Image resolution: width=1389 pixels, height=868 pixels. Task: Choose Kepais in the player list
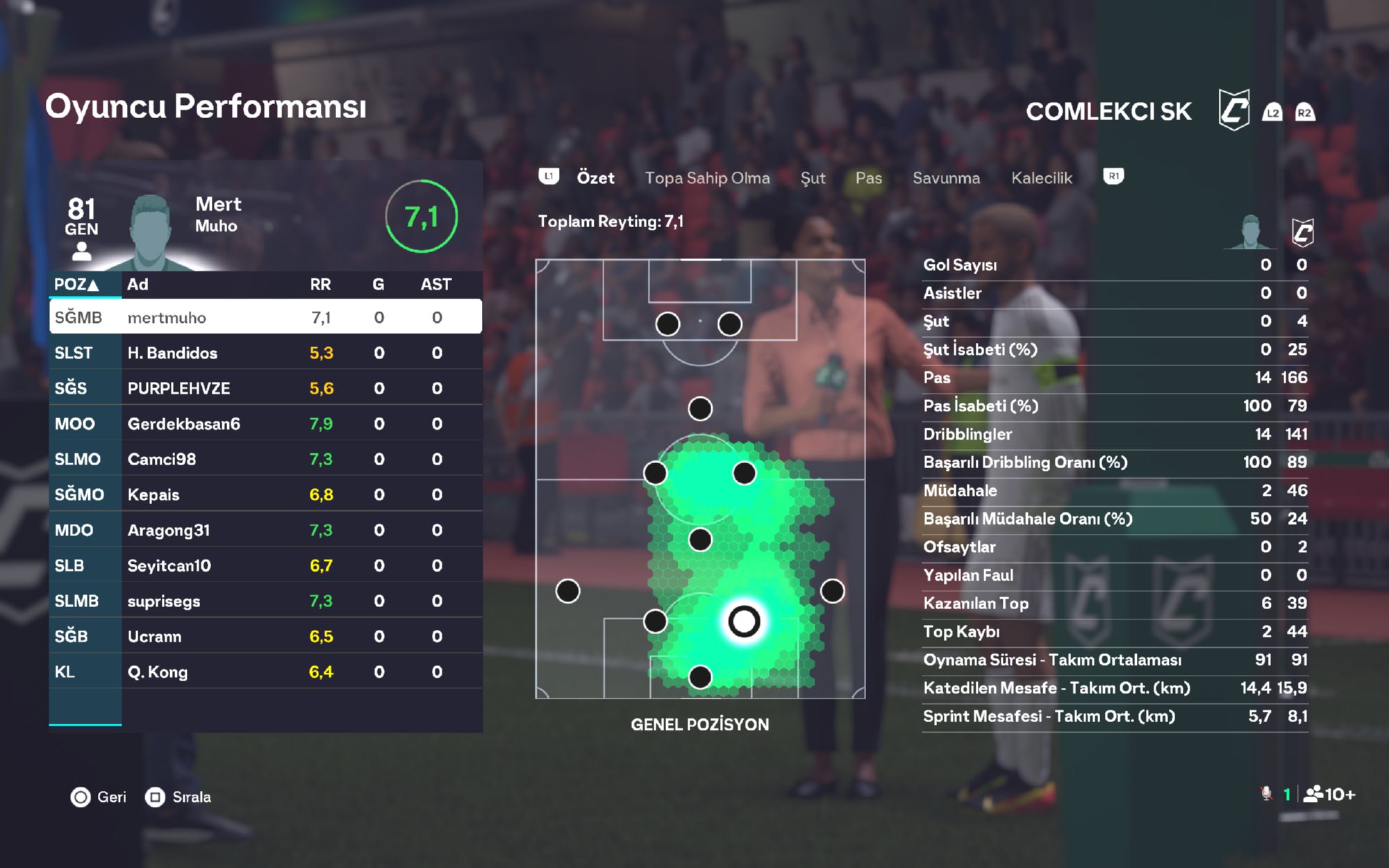(x=265, y=494)
